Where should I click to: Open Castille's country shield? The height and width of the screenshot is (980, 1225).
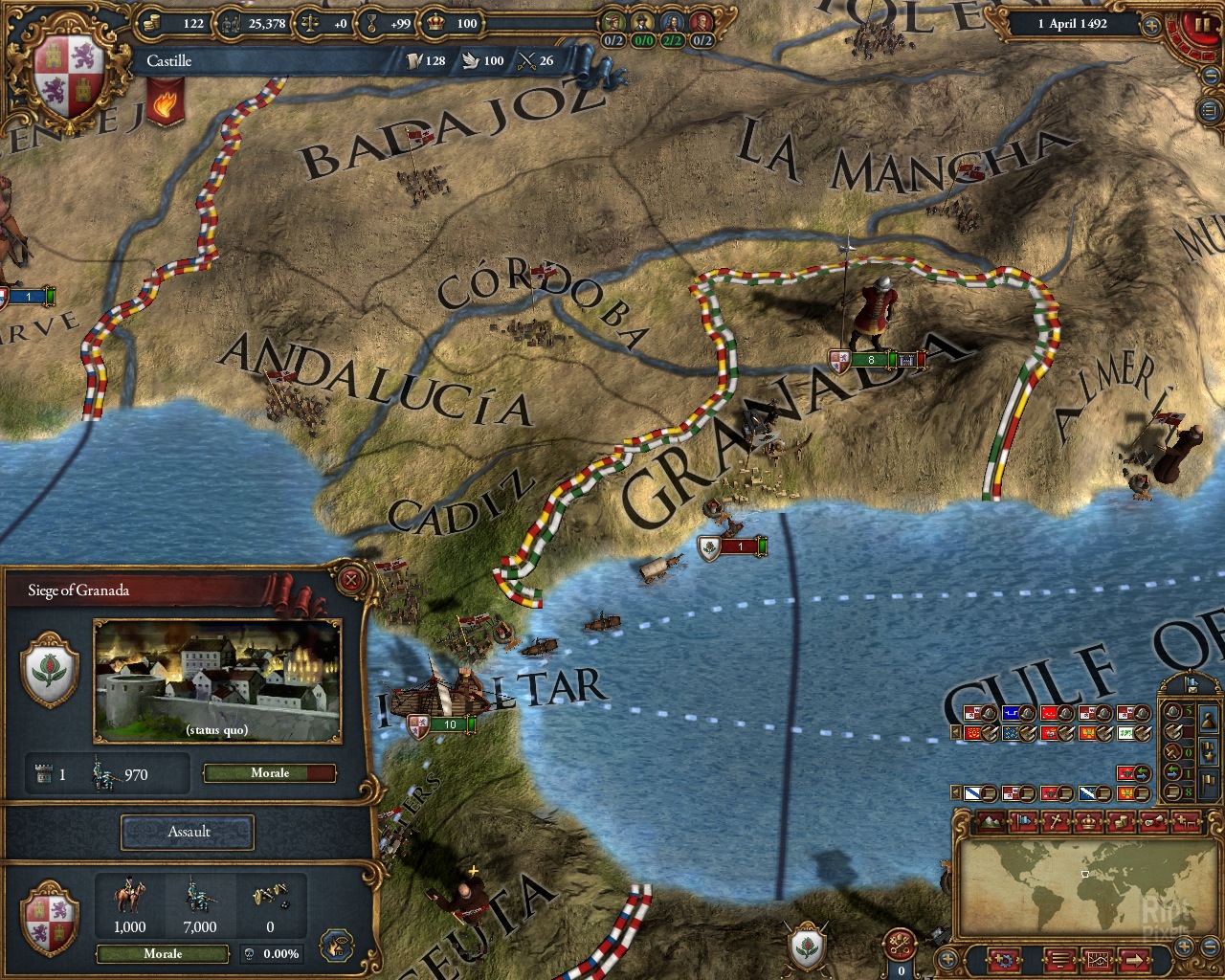click(65, 77)
